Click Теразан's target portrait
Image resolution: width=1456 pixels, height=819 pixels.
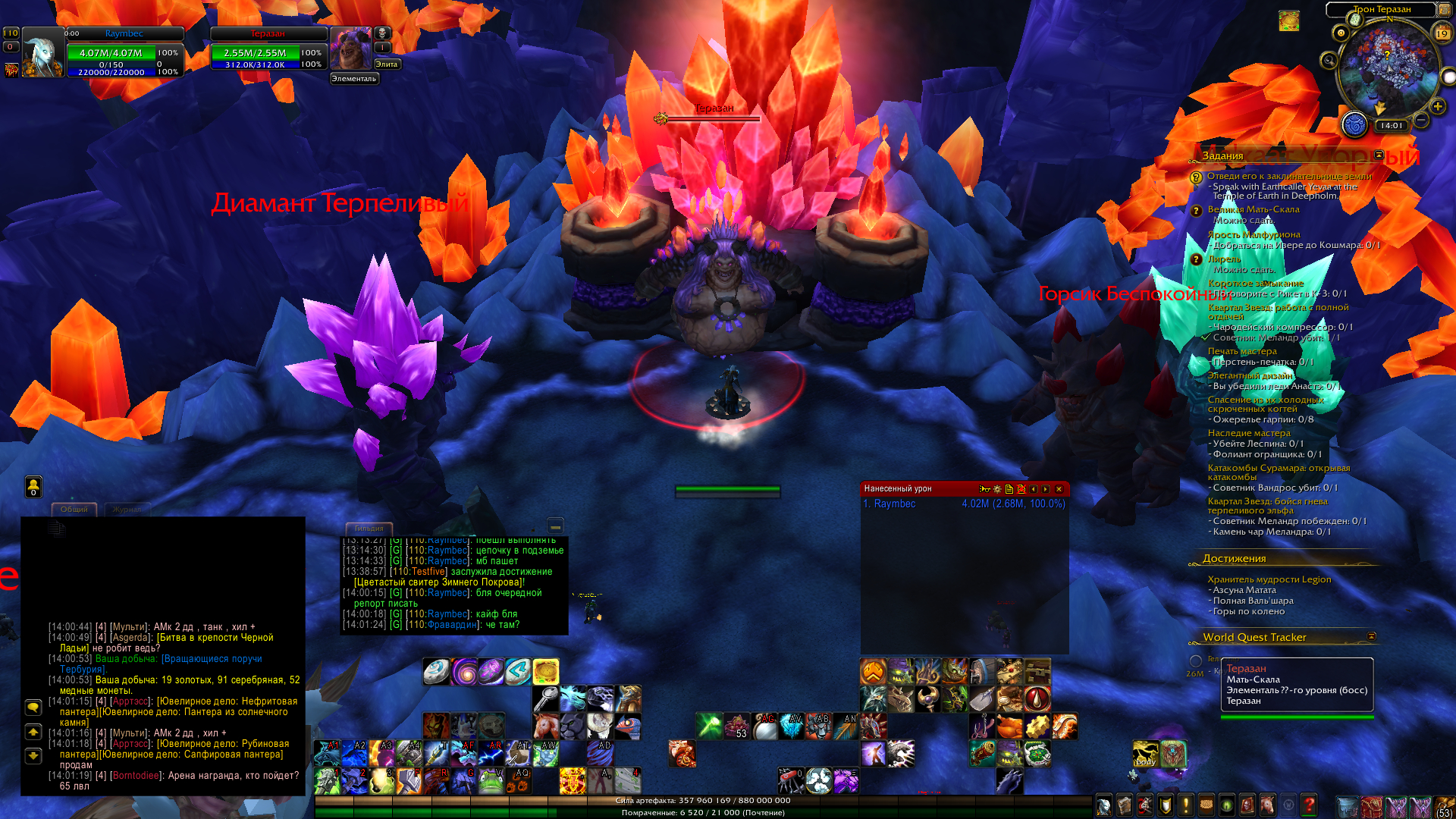coord(350,49)
